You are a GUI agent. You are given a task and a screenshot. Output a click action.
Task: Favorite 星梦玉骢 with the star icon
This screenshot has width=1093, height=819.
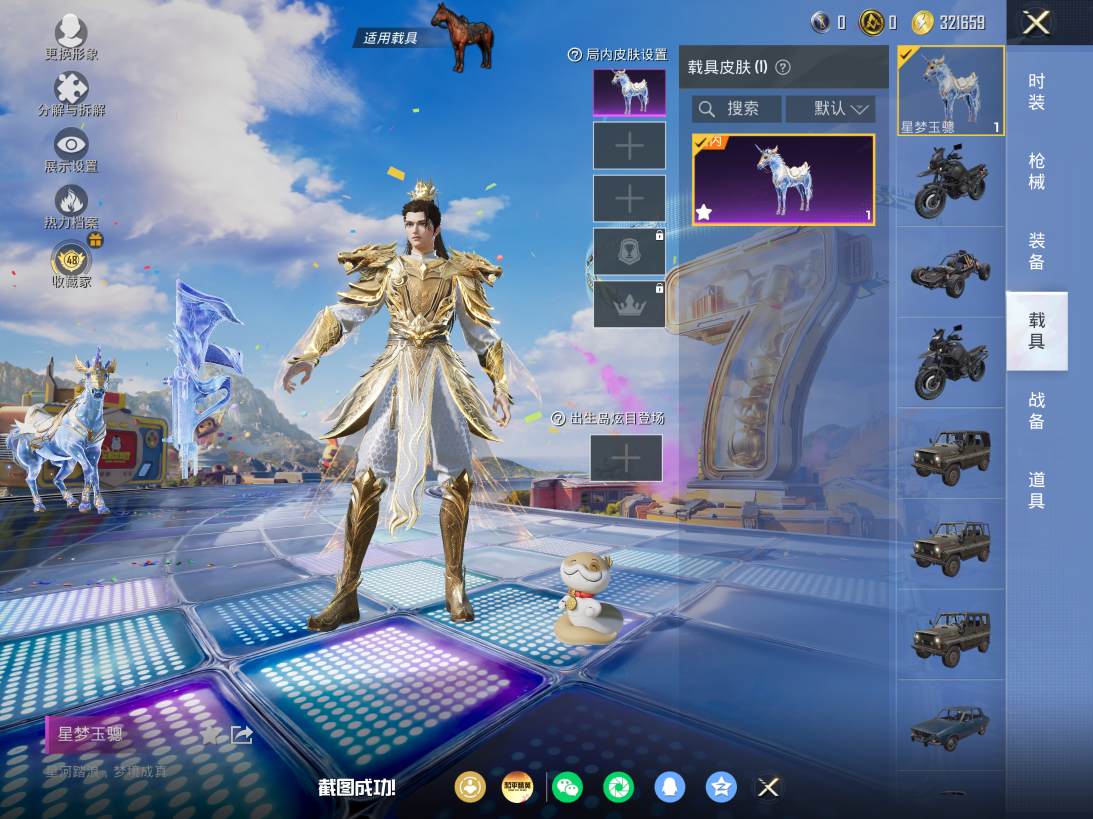coord(210,735)
